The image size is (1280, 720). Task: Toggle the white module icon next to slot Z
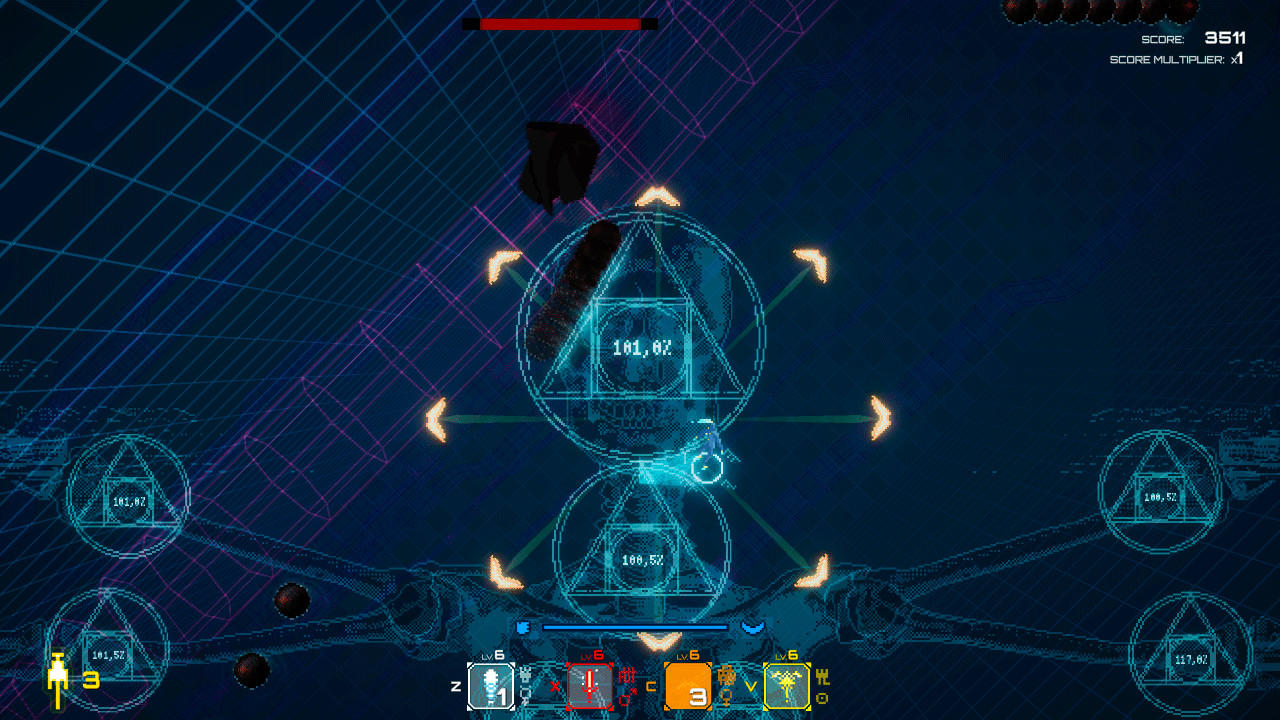tap(525, 677)
